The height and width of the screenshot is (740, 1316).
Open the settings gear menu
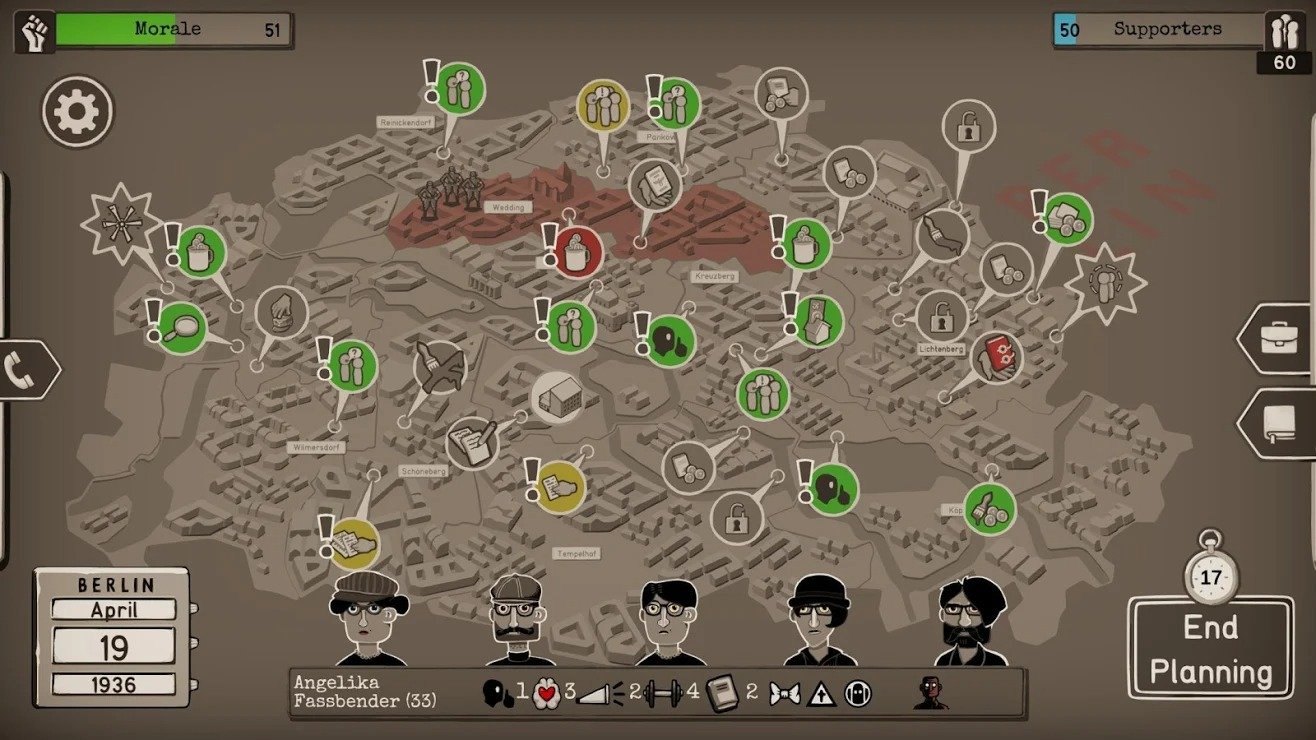78,112
